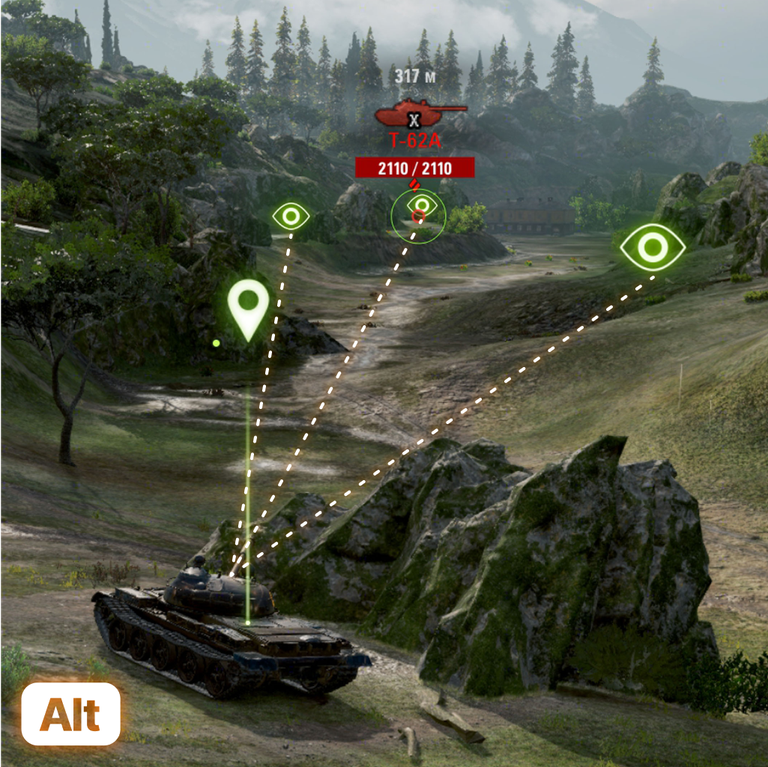This screenshot has height=767, width=768.
Task: Select the largest green eye spotting marker
Action: click(x=652, y=246)
